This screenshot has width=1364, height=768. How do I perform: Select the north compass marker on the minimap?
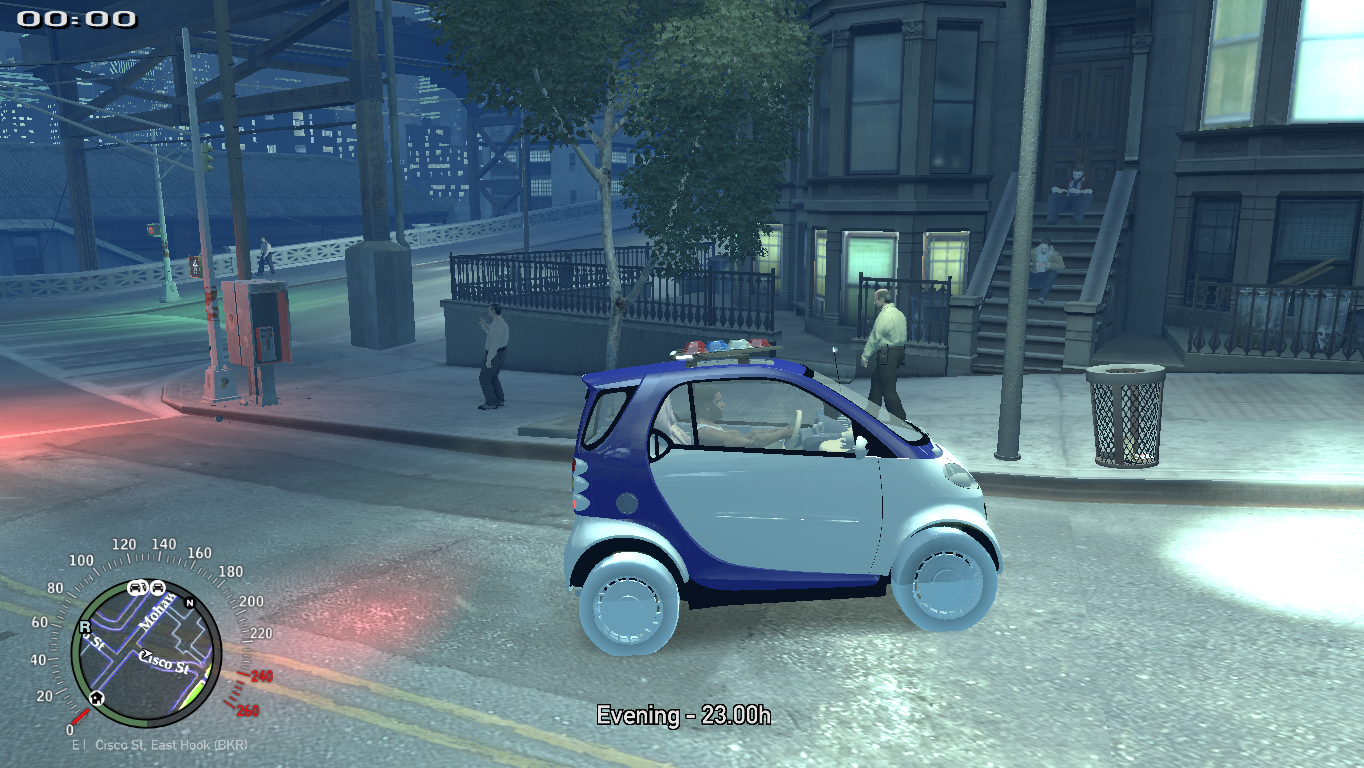coord(188,602)
